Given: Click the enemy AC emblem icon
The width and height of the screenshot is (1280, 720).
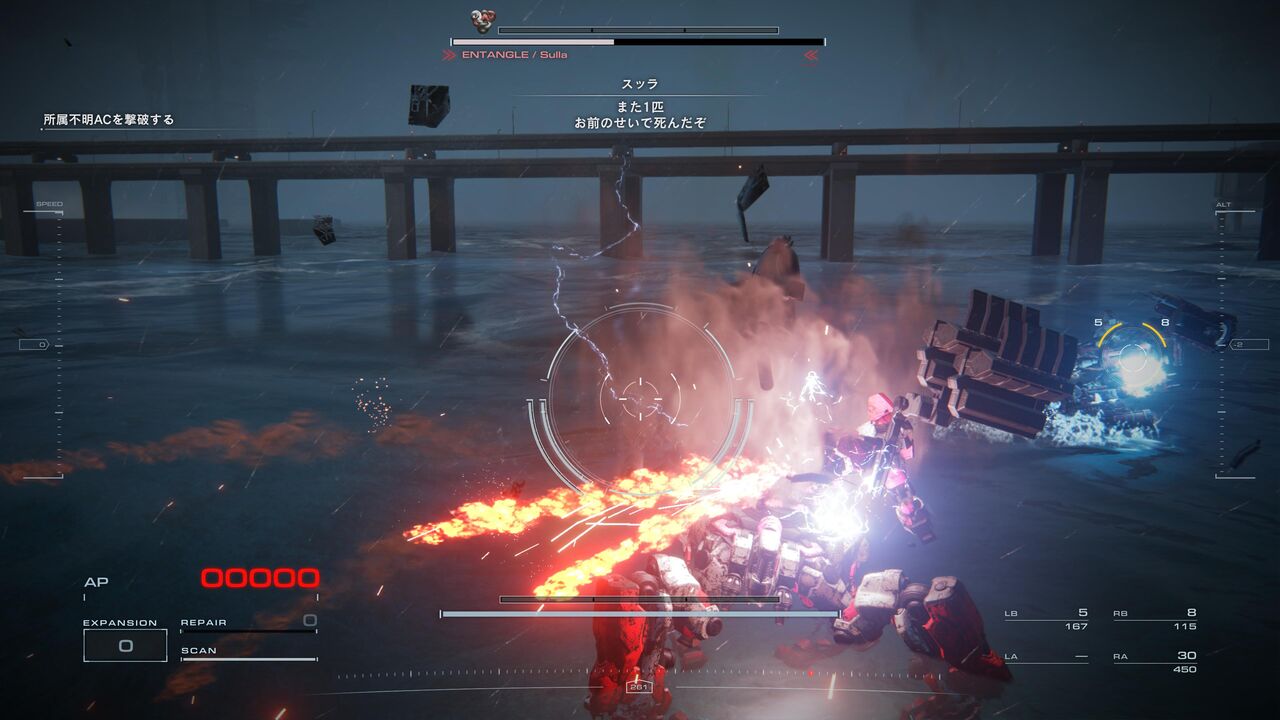Looking at the screenshot, I should [x=484, y=22].
